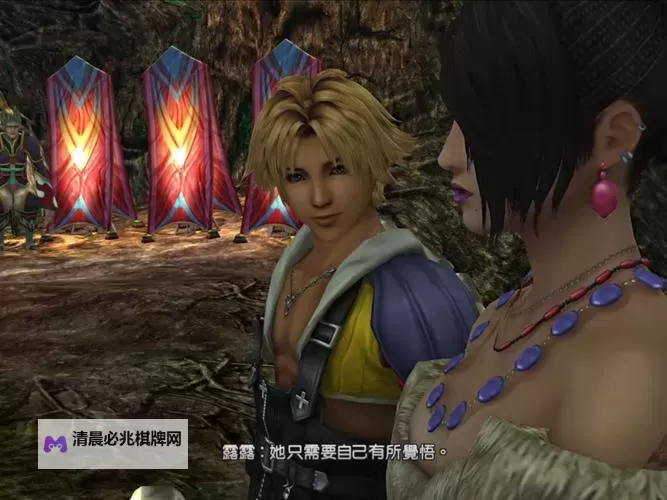Click the 清晨必兆棋牌网 watermark banner
Viewport: 667px width, 500px height.
click(113, 444)
